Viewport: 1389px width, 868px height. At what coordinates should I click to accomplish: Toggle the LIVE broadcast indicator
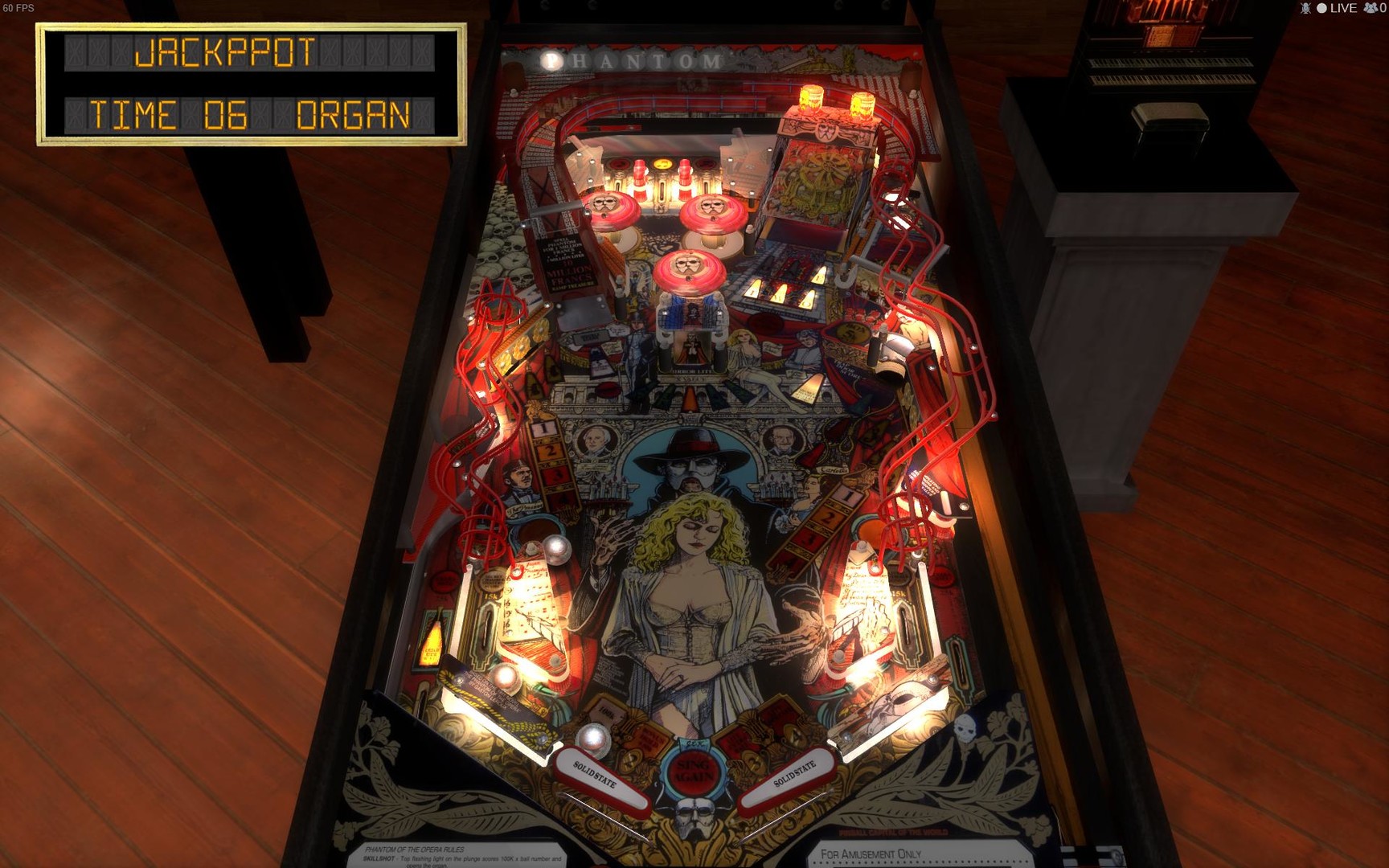(x=1335, y=10)
